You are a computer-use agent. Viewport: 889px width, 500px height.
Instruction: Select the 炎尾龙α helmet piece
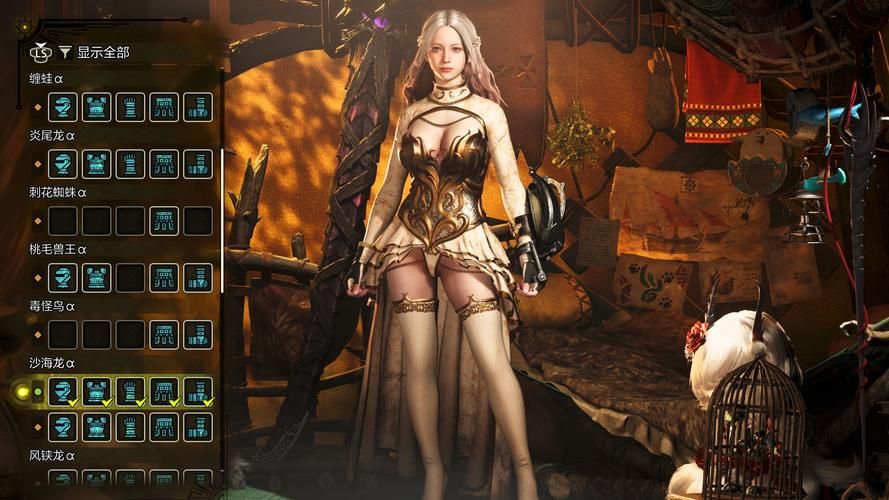pyautogui.click(x=62, y=164)
